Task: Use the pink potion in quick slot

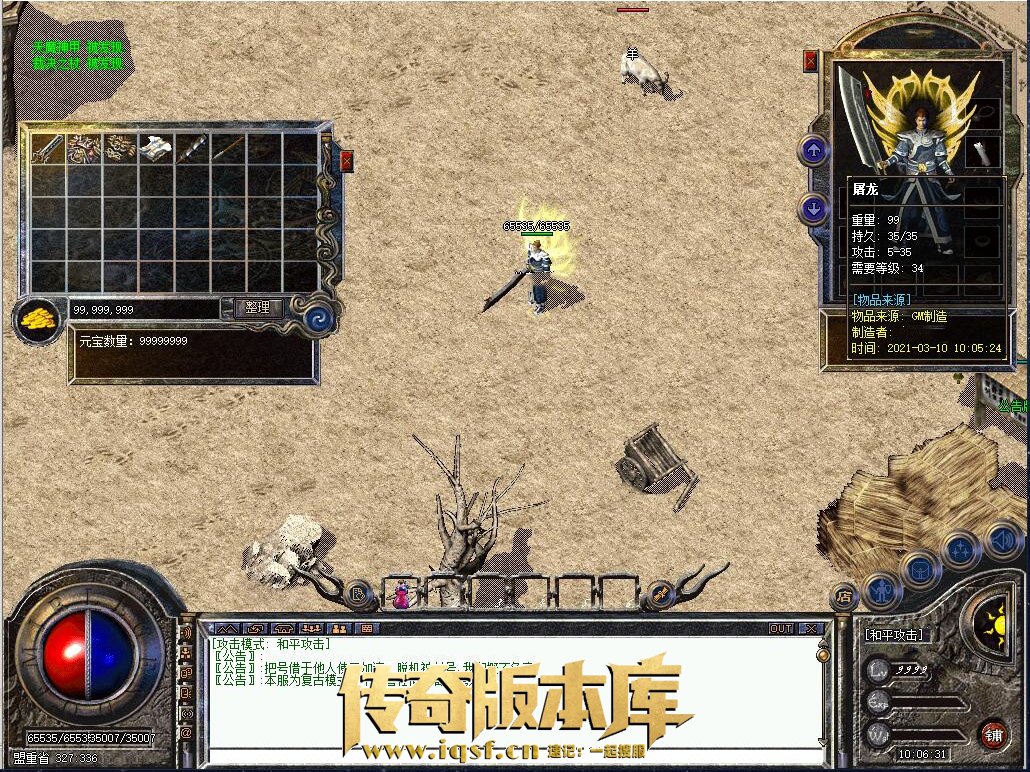Action: tap(401, 595)
